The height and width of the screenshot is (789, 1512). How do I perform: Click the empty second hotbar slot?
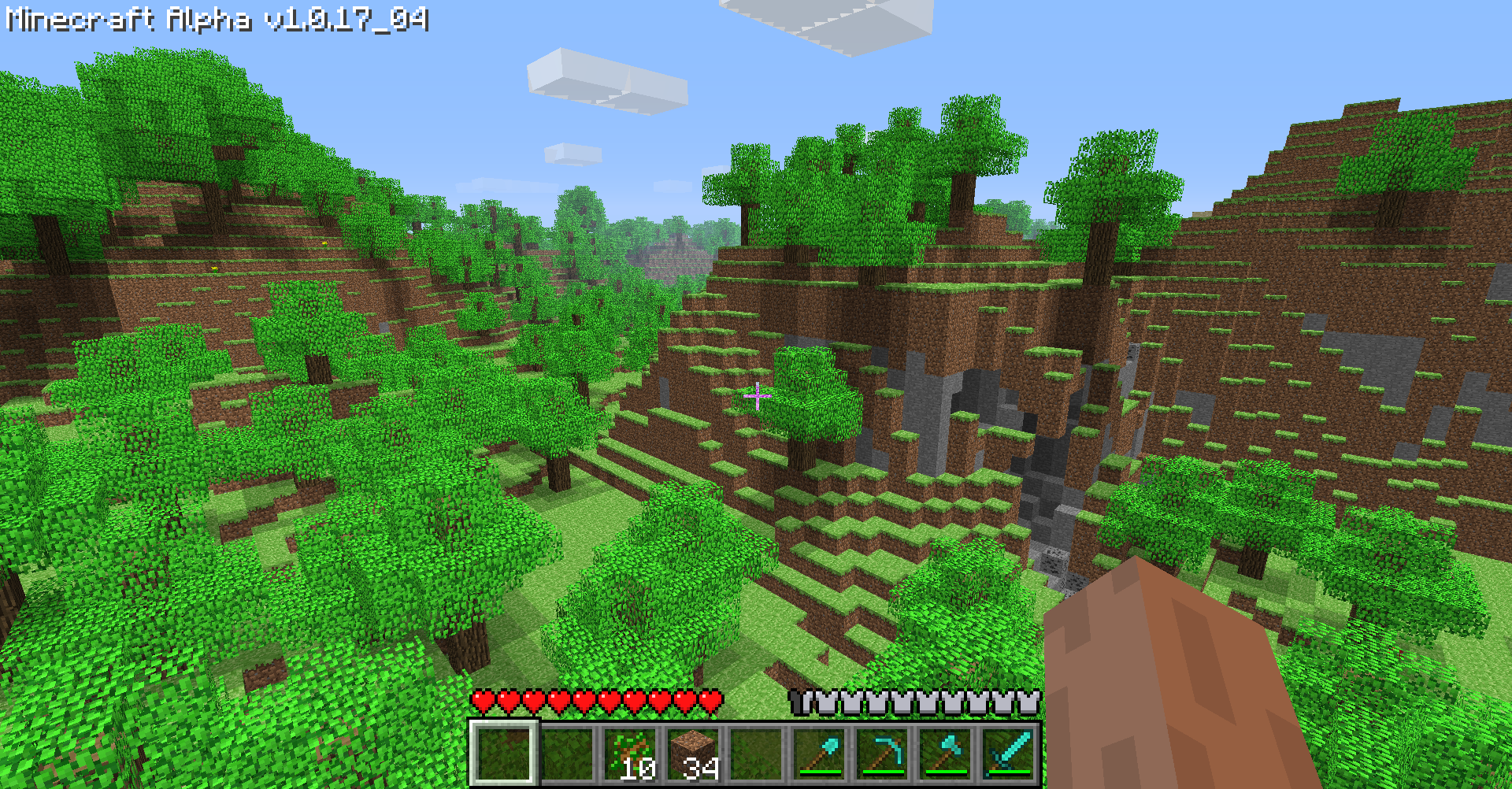tap(567, 752)
